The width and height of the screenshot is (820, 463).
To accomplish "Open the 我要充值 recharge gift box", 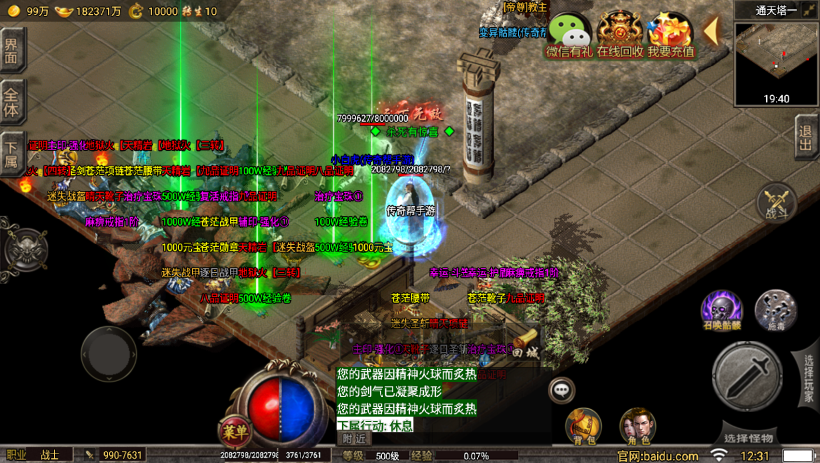I will [x=670, y=35].
